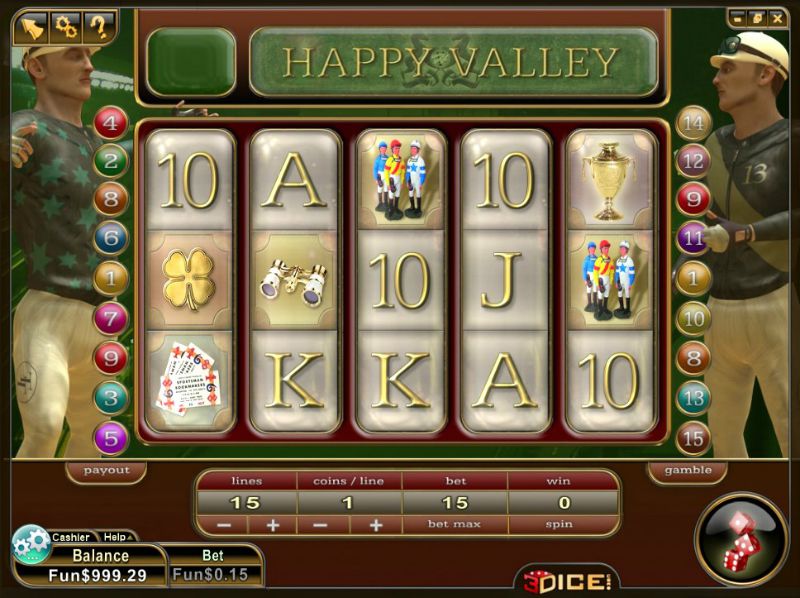Toggle sound with the megaphone icon

coord(34,27)
